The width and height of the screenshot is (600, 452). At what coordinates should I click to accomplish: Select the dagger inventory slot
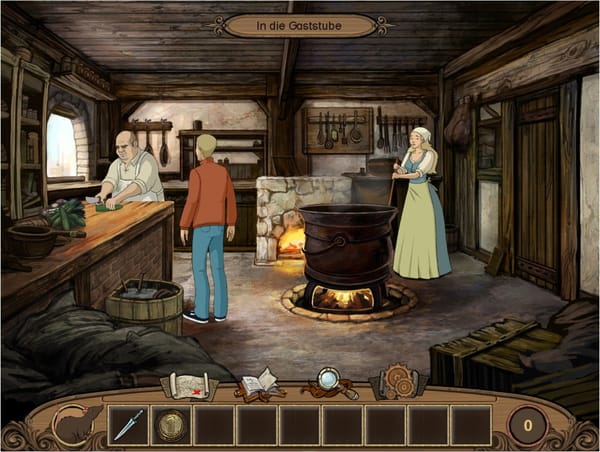pyautogui.click(x=128, y=425)
